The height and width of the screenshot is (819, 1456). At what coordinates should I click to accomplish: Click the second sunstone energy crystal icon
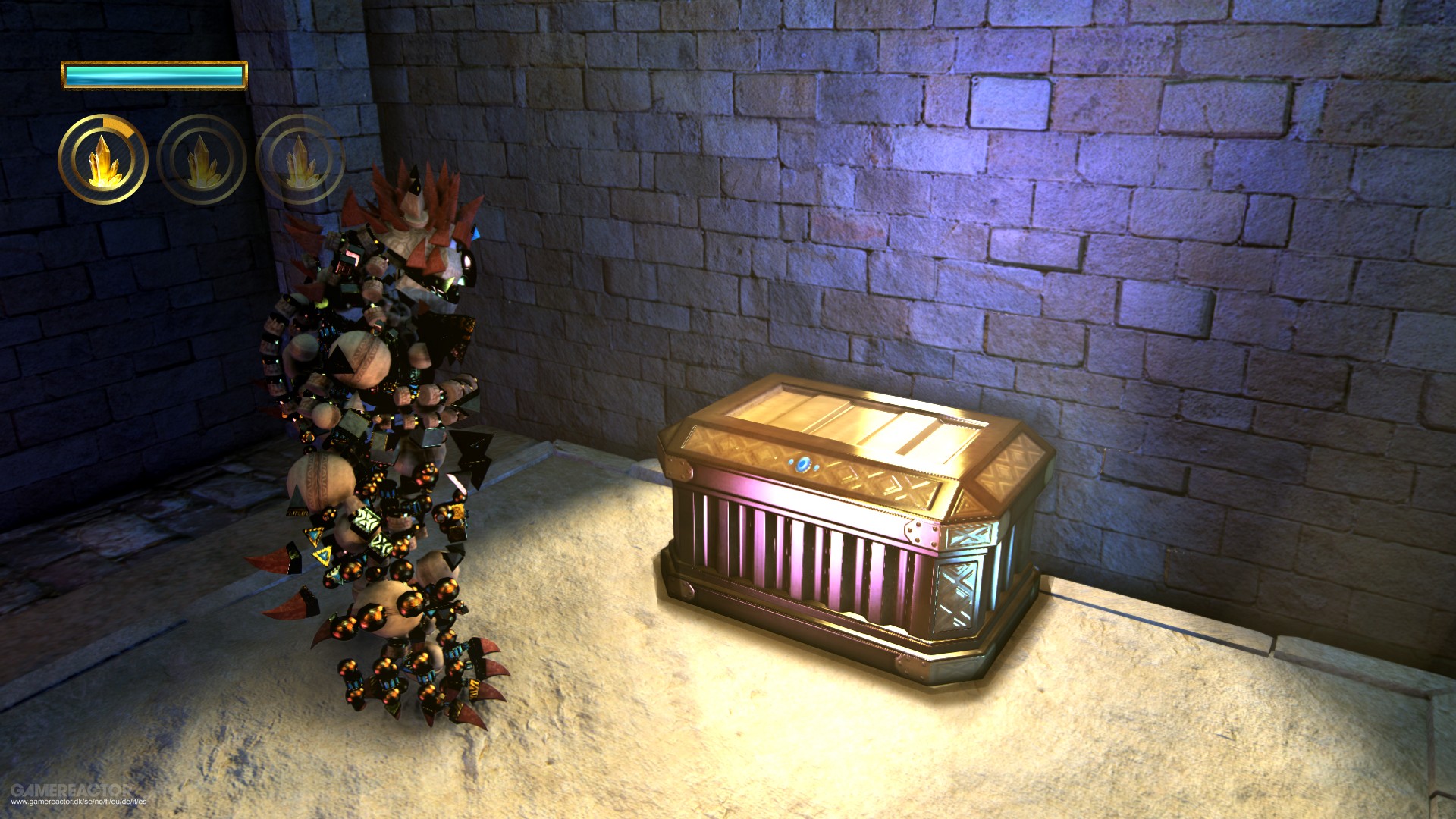[x=200, y=160]
